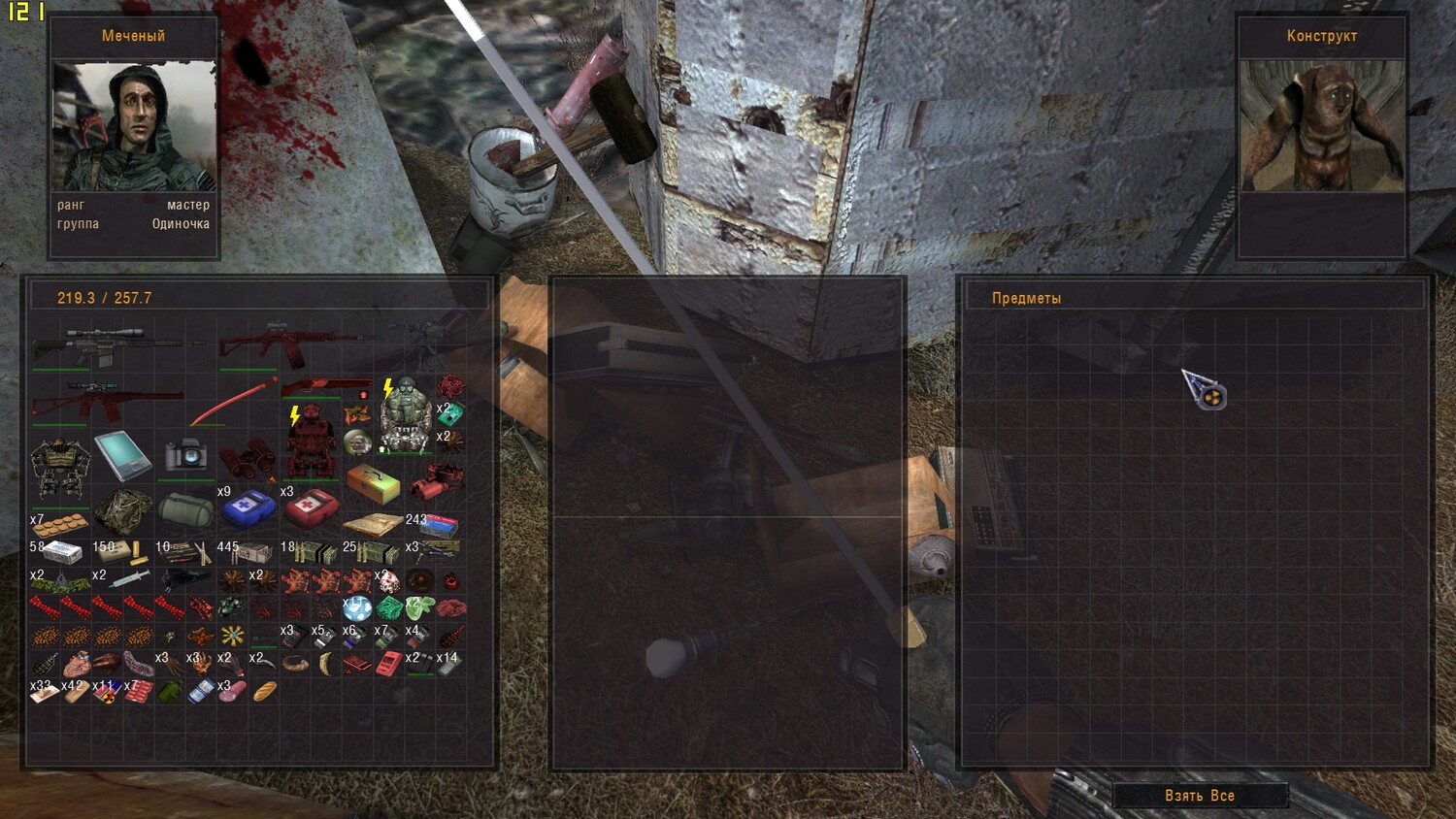1456x819 pixels.
Task: Click the Конструкт creature portrait
Action: point(1321,126)
